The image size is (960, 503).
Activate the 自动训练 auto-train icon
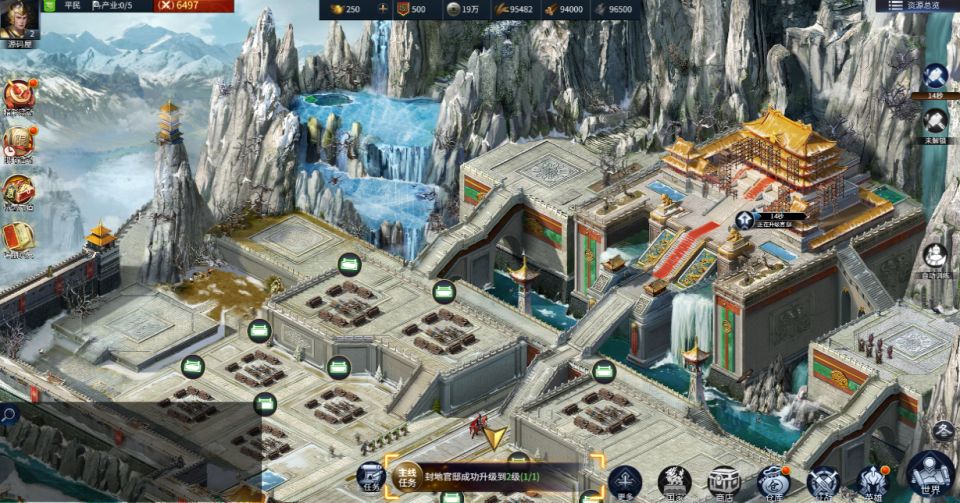coord(935,258)
